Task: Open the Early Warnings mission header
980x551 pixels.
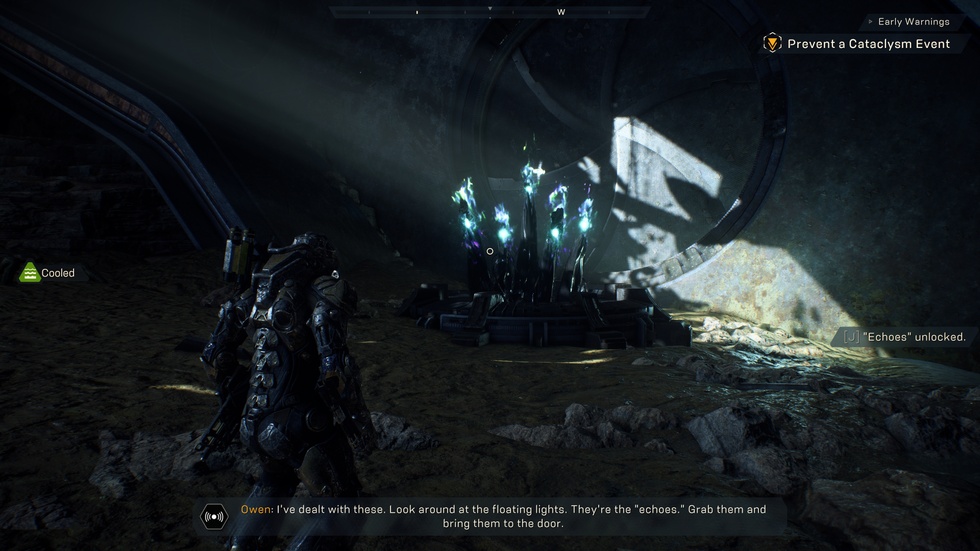Action: [914, 21]
